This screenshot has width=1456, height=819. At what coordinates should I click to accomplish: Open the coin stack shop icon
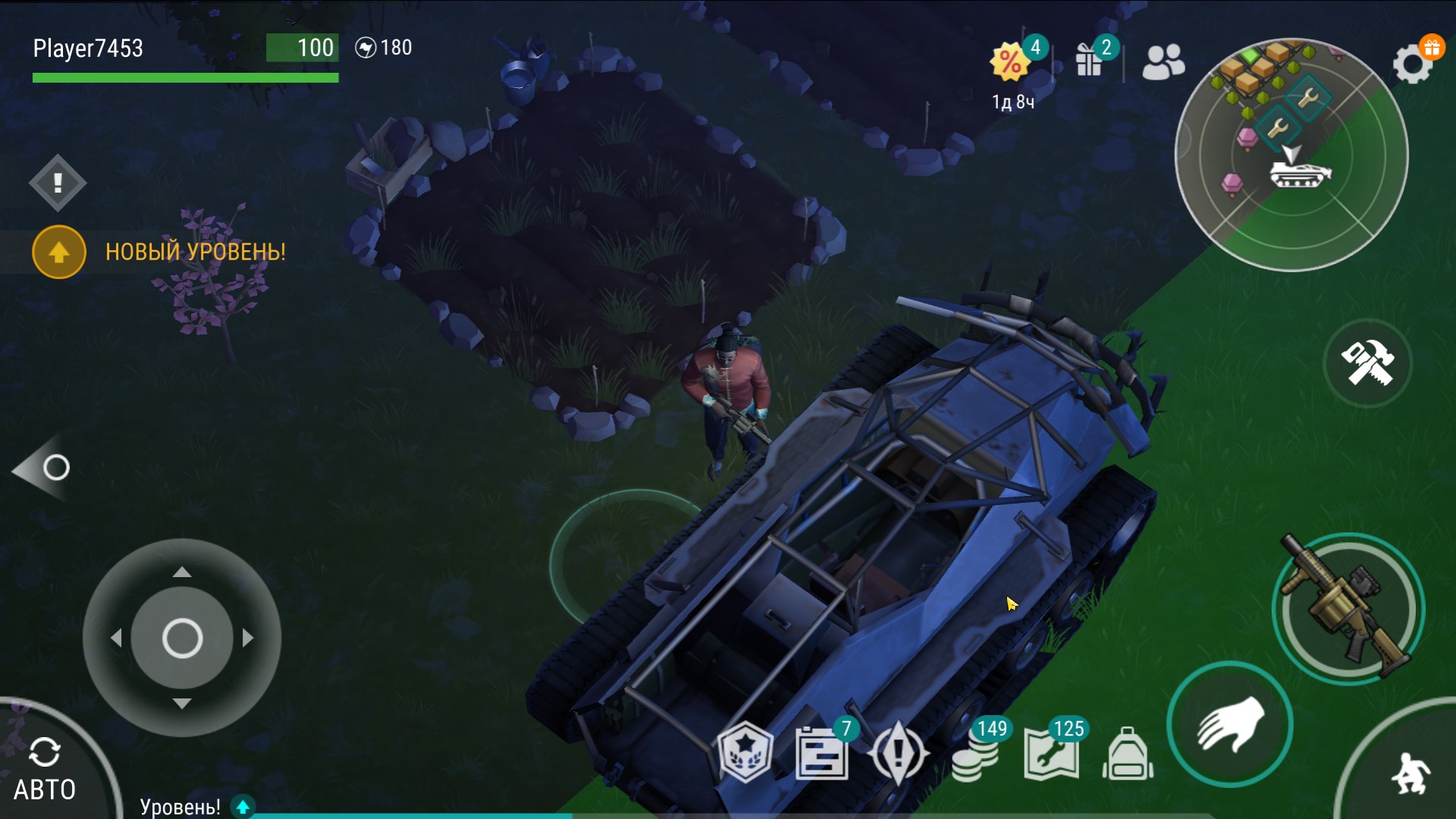[976, 755]
